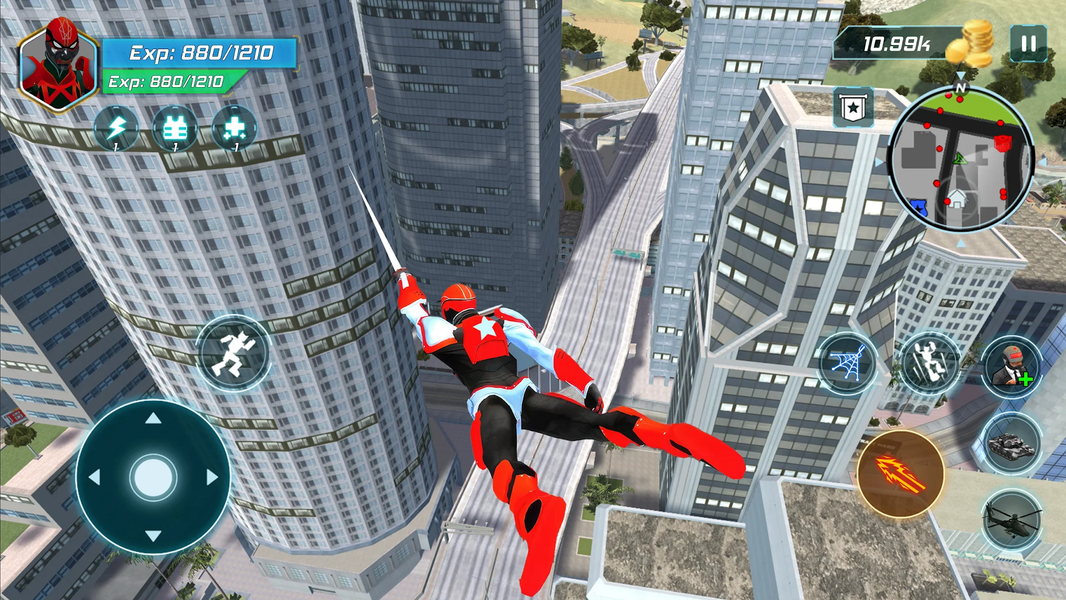Call in the tank vehicle

[x=1010, y=441]
